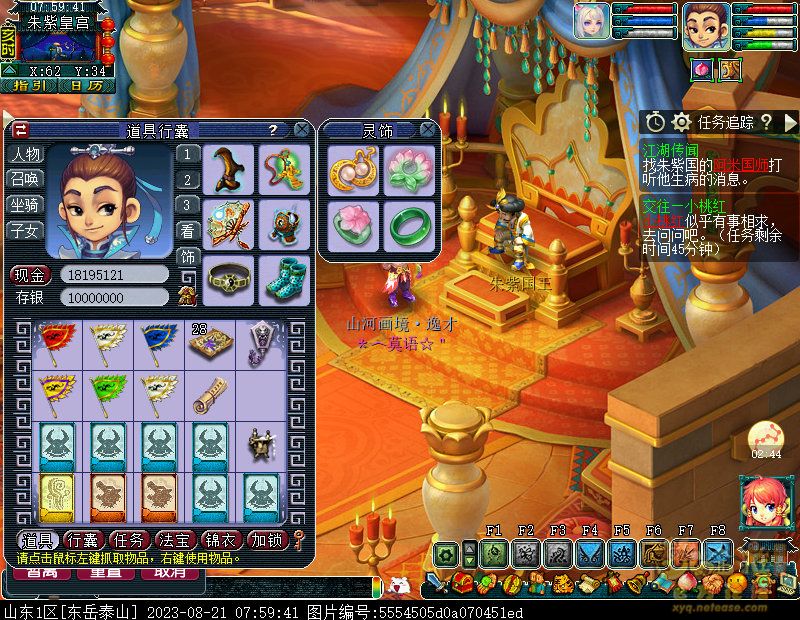Select the 法宝 treasure tab
The height and width of the screenshot is (620, 800).
177,540
